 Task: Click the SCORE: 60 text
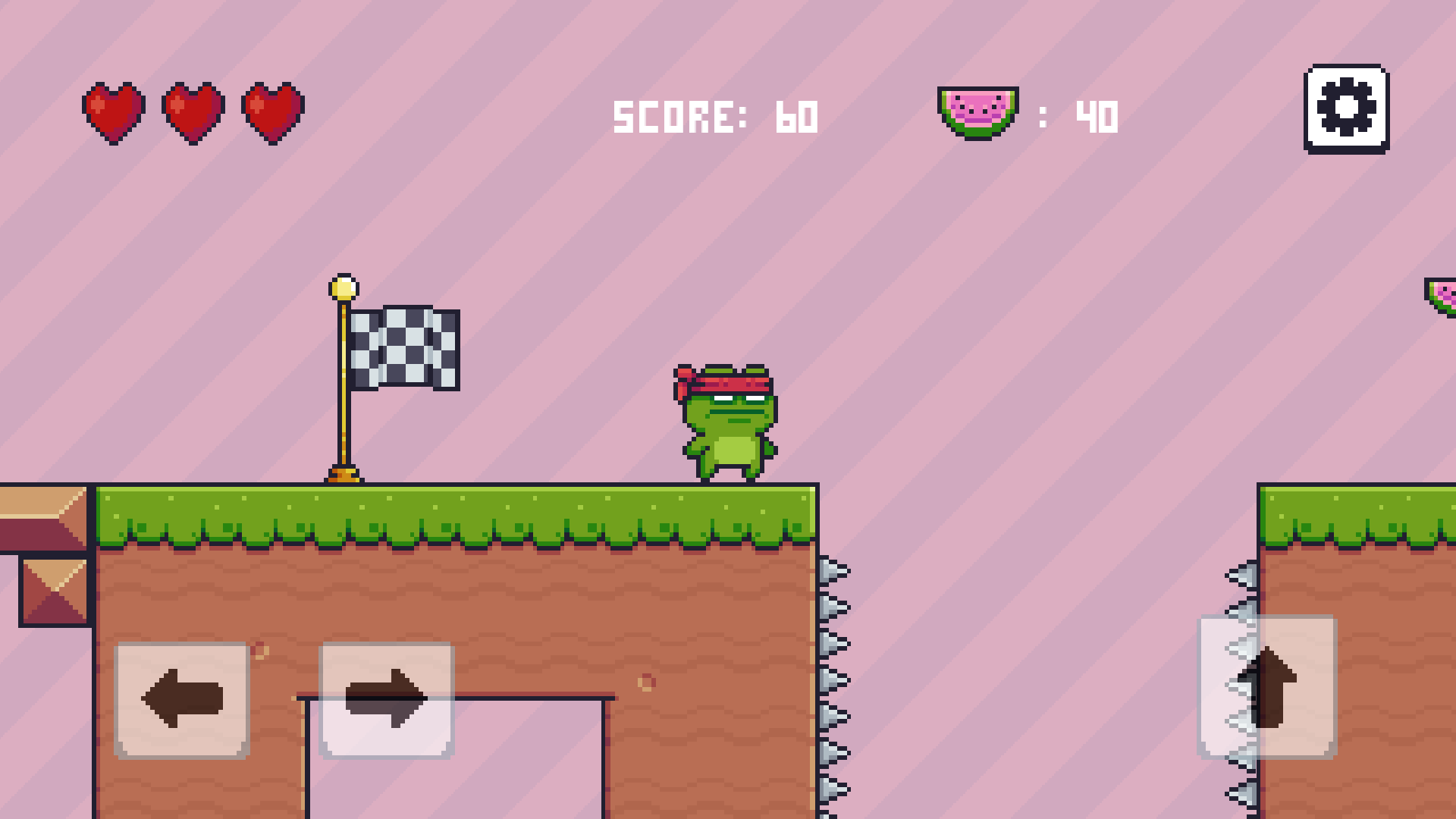(716, 115)
